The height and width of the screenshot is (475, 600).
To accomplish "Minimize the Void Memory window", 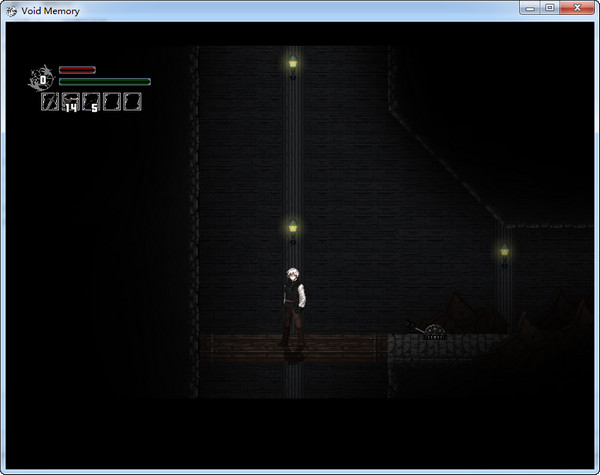I will click(531, 9).
